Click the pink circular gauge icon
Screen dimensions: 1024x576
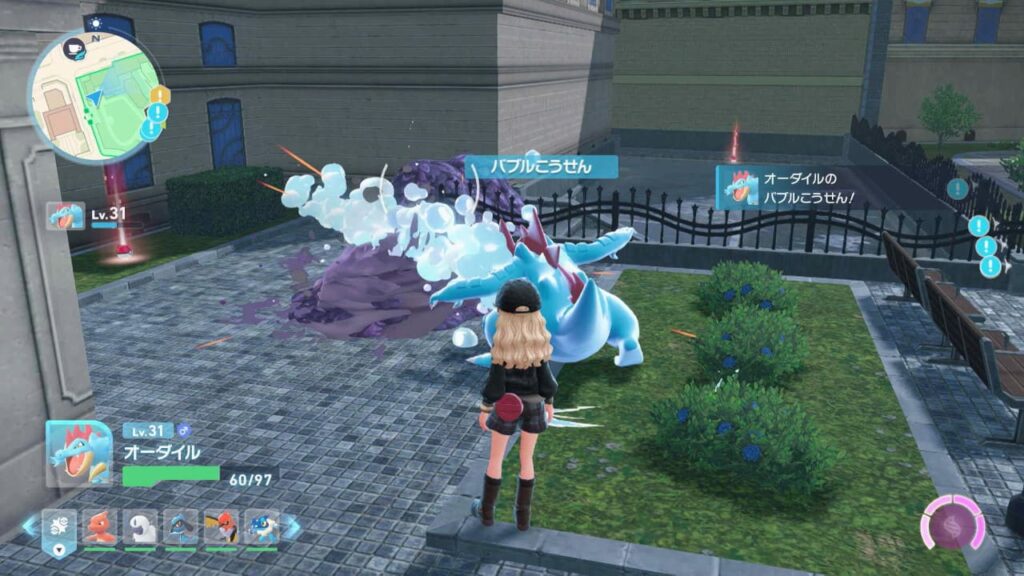(x=952, y=524)
